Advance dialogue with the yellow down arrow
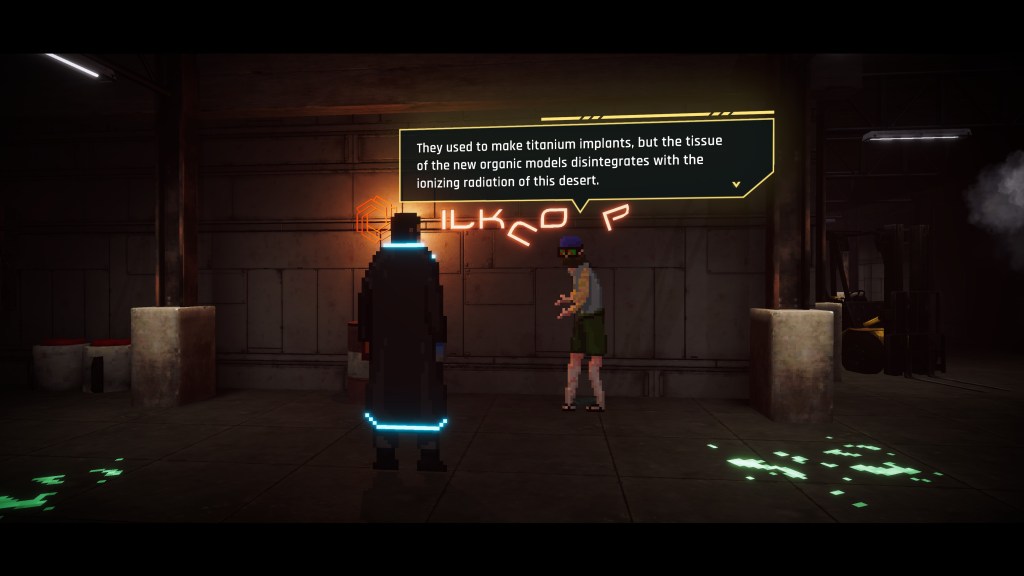 737,184
